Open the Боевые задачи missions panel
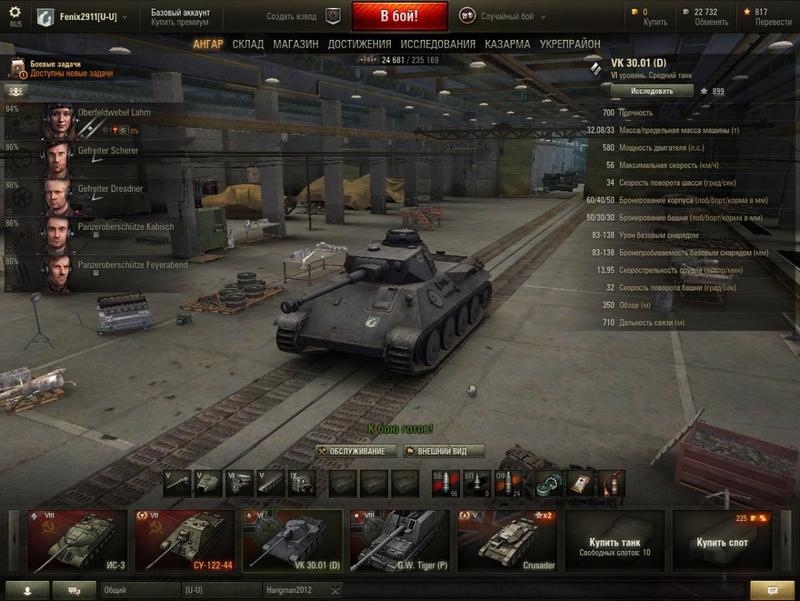This screenshot has width=800, height=601. (60, 68)
